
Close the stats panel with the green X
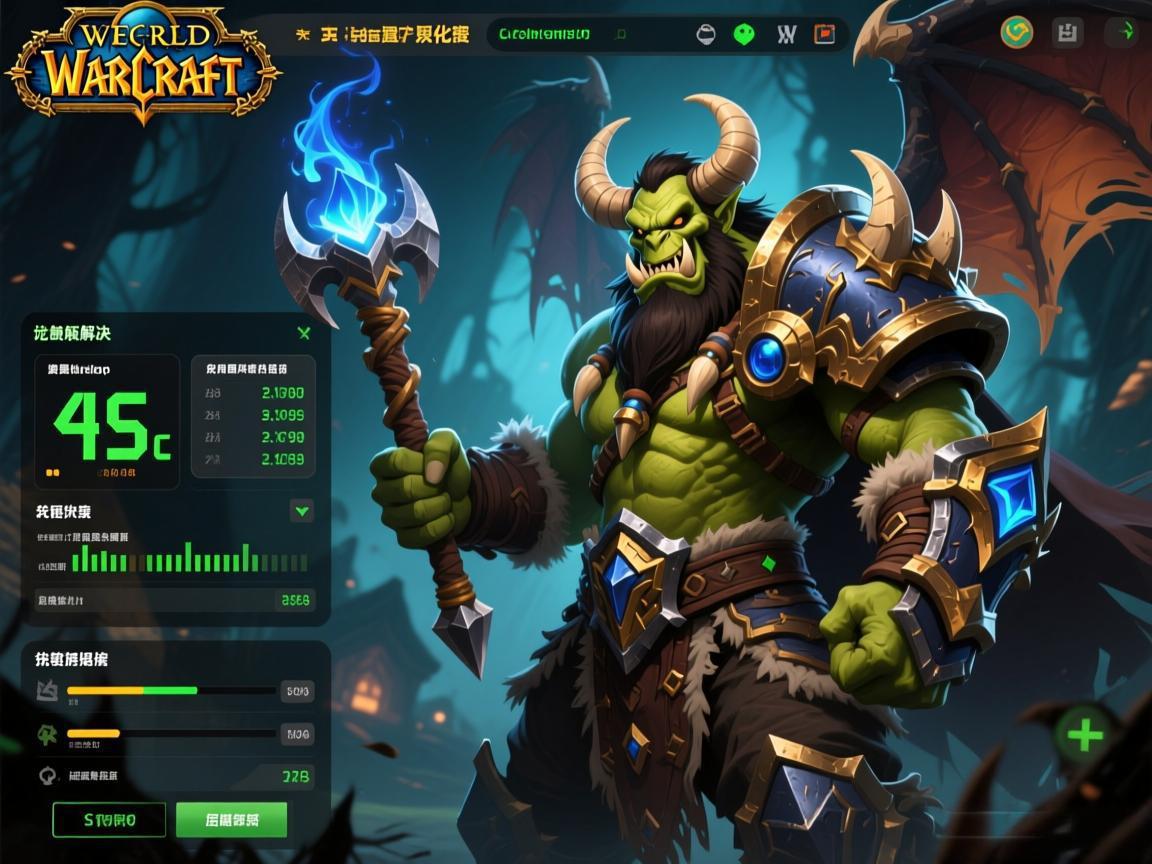tap(304, 333)
